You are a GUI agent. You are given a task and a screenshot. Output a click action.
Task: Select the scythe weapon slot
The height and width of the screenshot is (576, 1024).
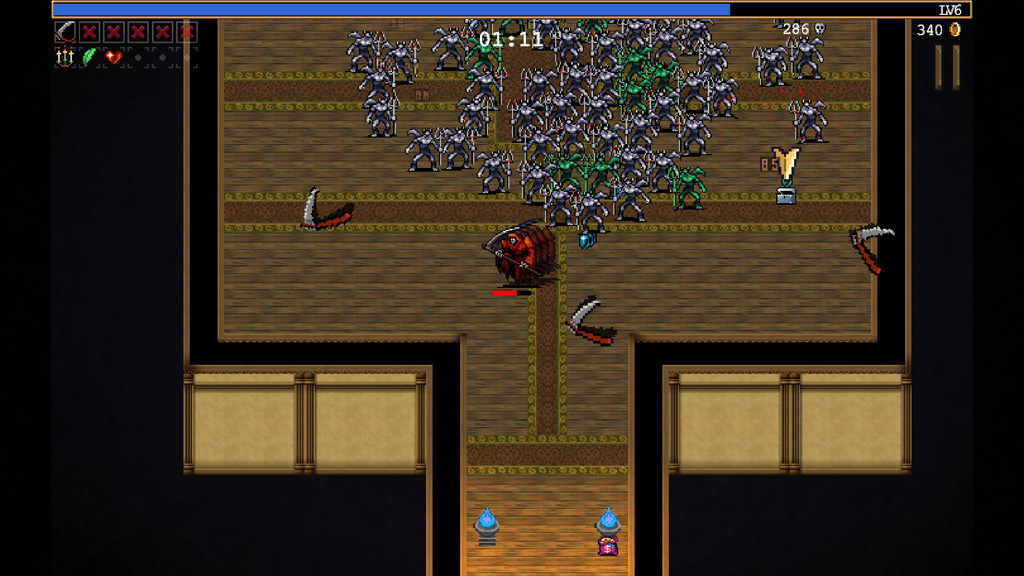65,32
